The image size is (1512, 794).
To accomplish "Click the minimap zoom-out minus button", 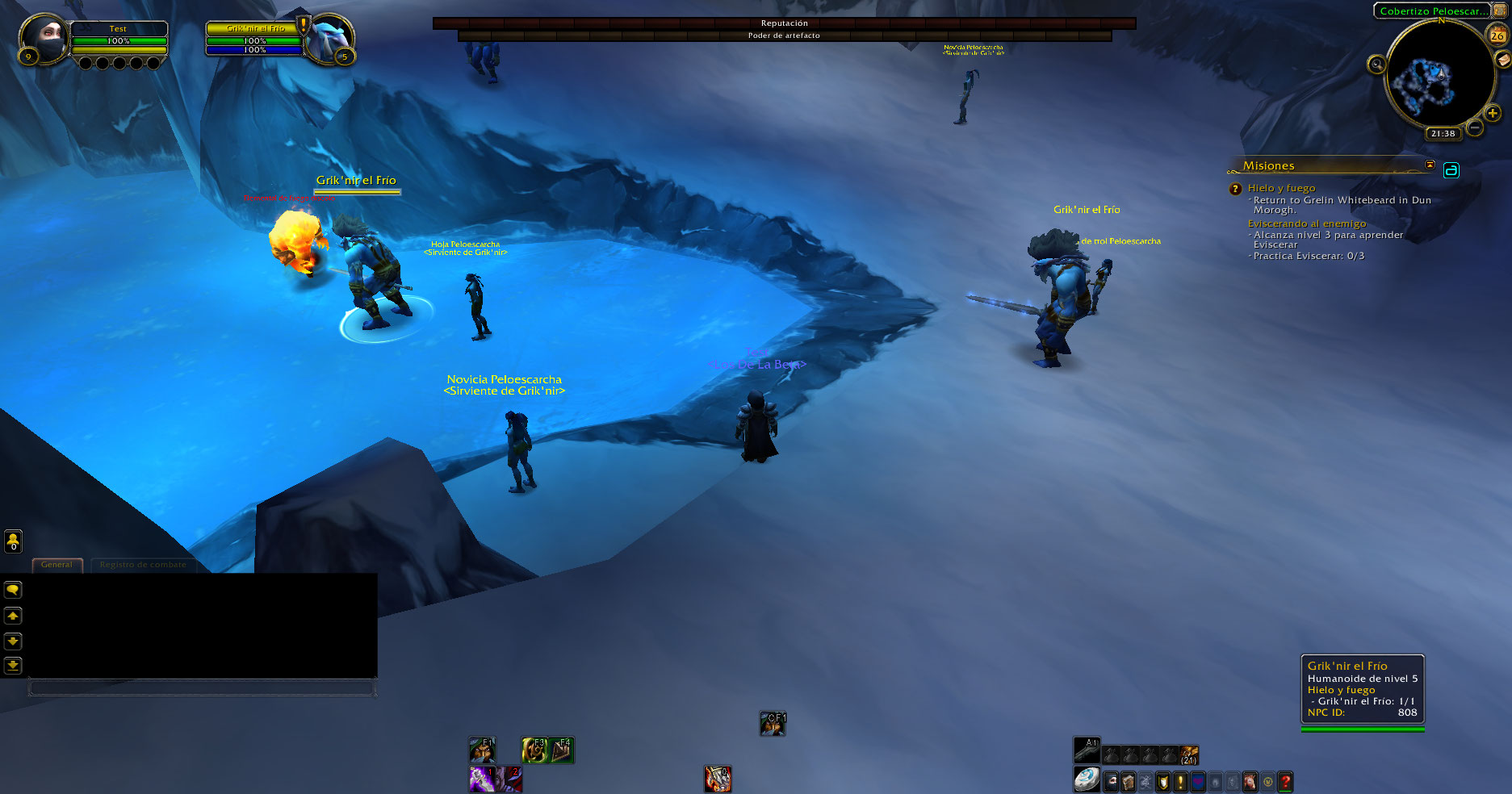I will (x=1475, y=127).
